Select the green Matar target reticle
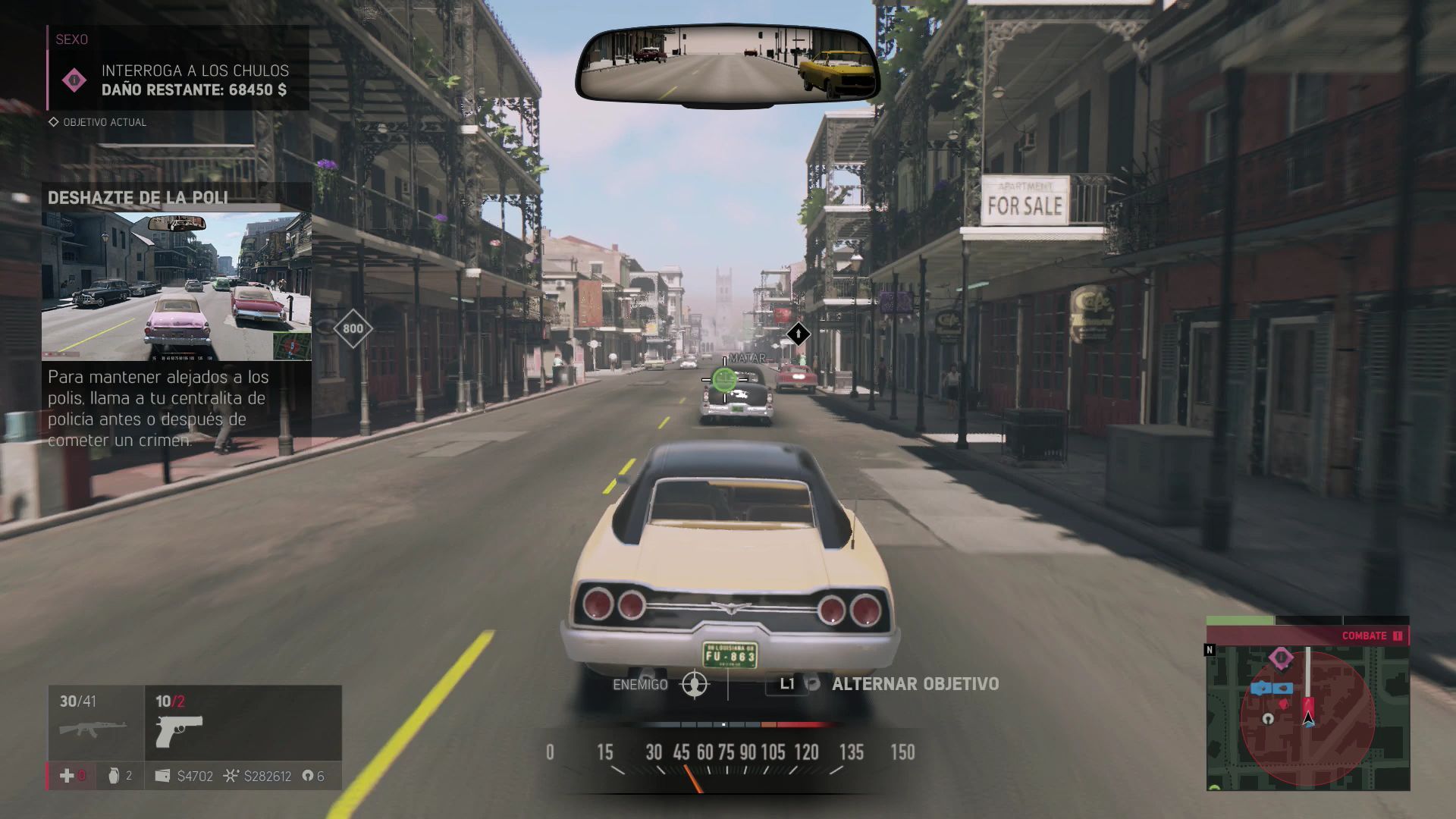The height and width of the screenshot is (819, 1456). click(x=724, y=378)
